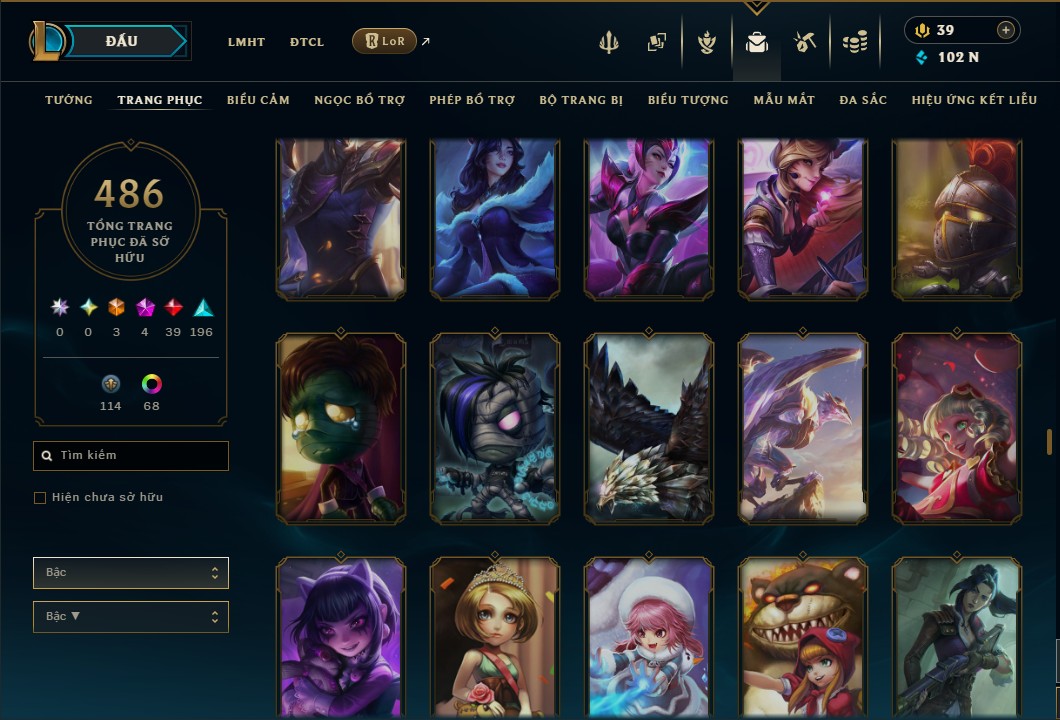Screen dimensions: 1060x720
Task: Open the MẪU MẮT tab
Action: pyautogui.click(x=784, y=100)
